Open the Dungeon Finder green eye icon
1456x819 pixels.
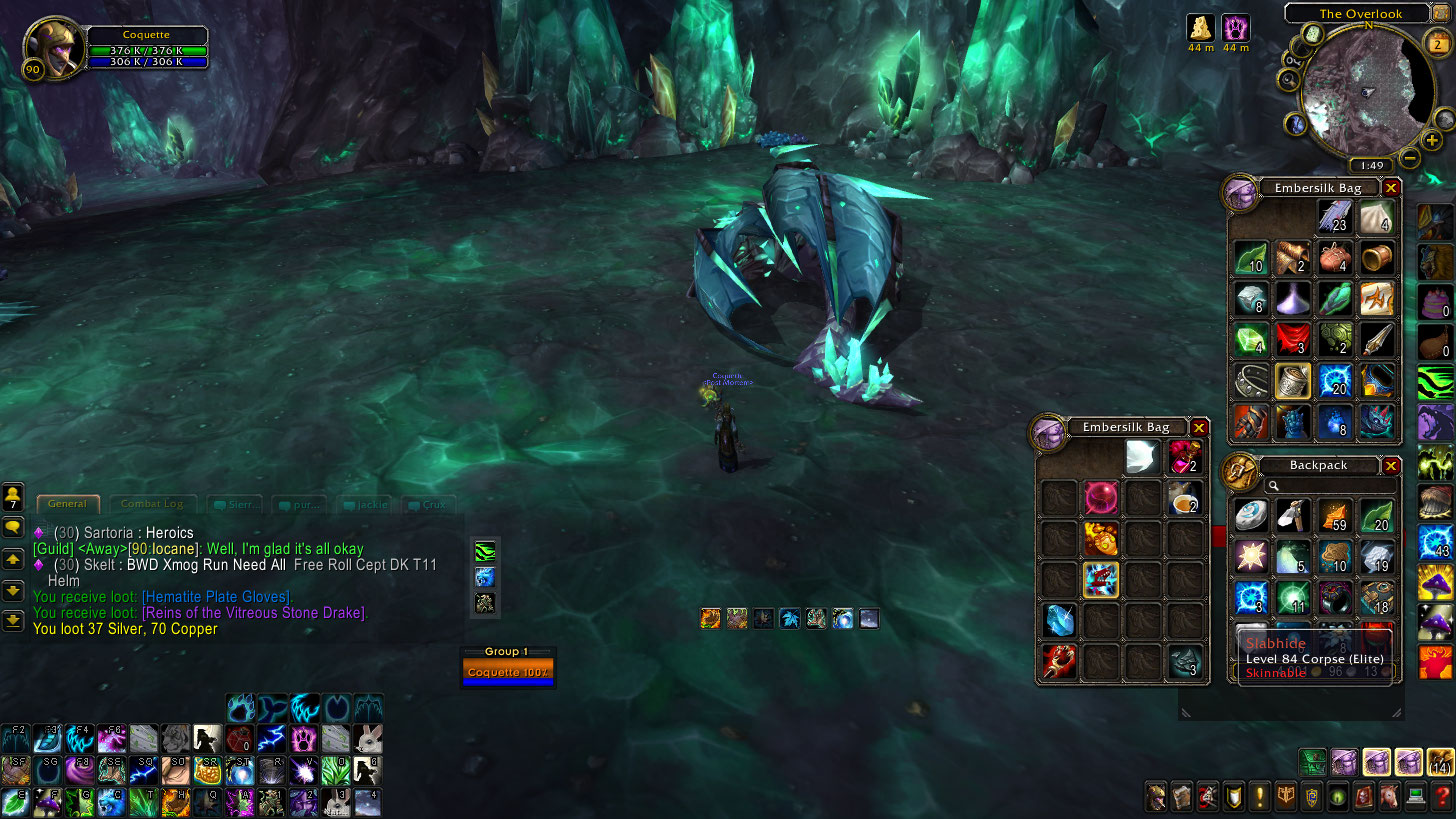pos(1337,797)
